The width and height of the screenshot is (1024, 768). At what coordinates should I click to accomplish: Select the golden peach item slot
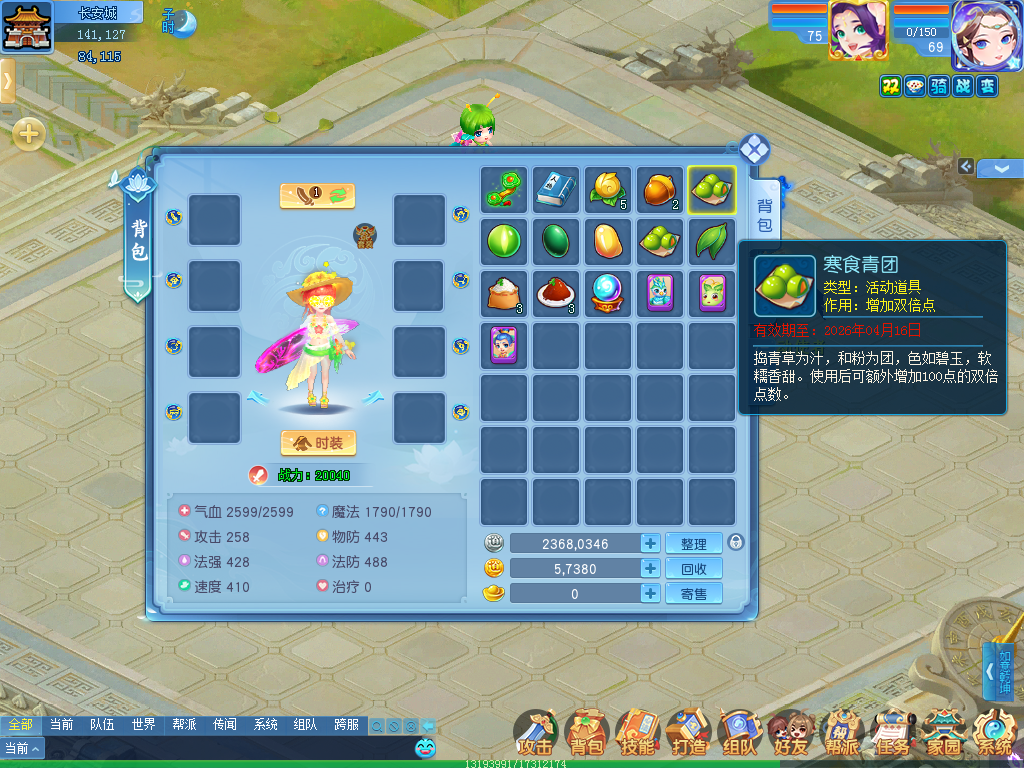pyautogui.click(x=608, y=190)
